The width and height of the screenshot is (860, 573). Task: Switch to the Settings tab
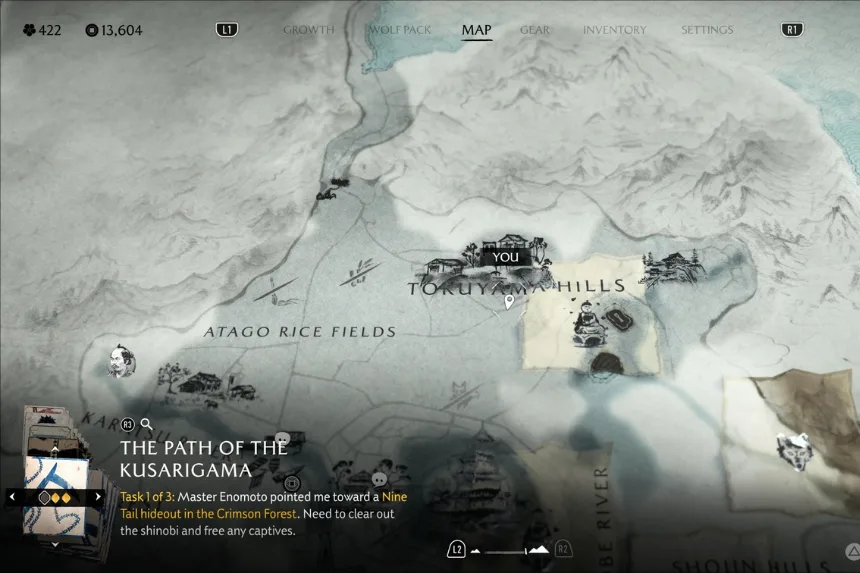pyautogui.click(x=707, y=30)
